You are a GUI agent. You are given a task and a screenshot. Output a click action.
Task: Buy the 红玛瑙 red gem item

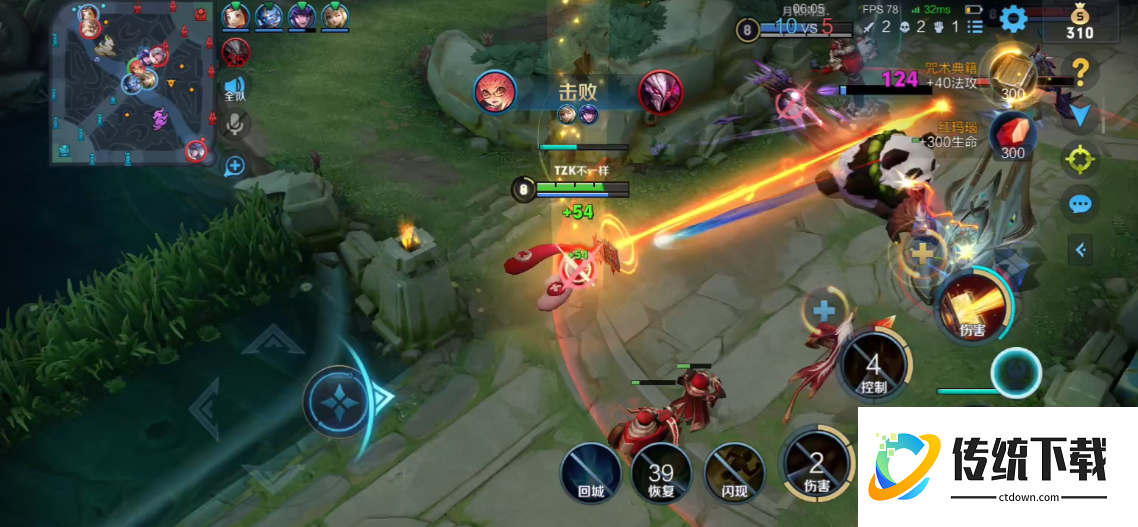coord(1012,135)
